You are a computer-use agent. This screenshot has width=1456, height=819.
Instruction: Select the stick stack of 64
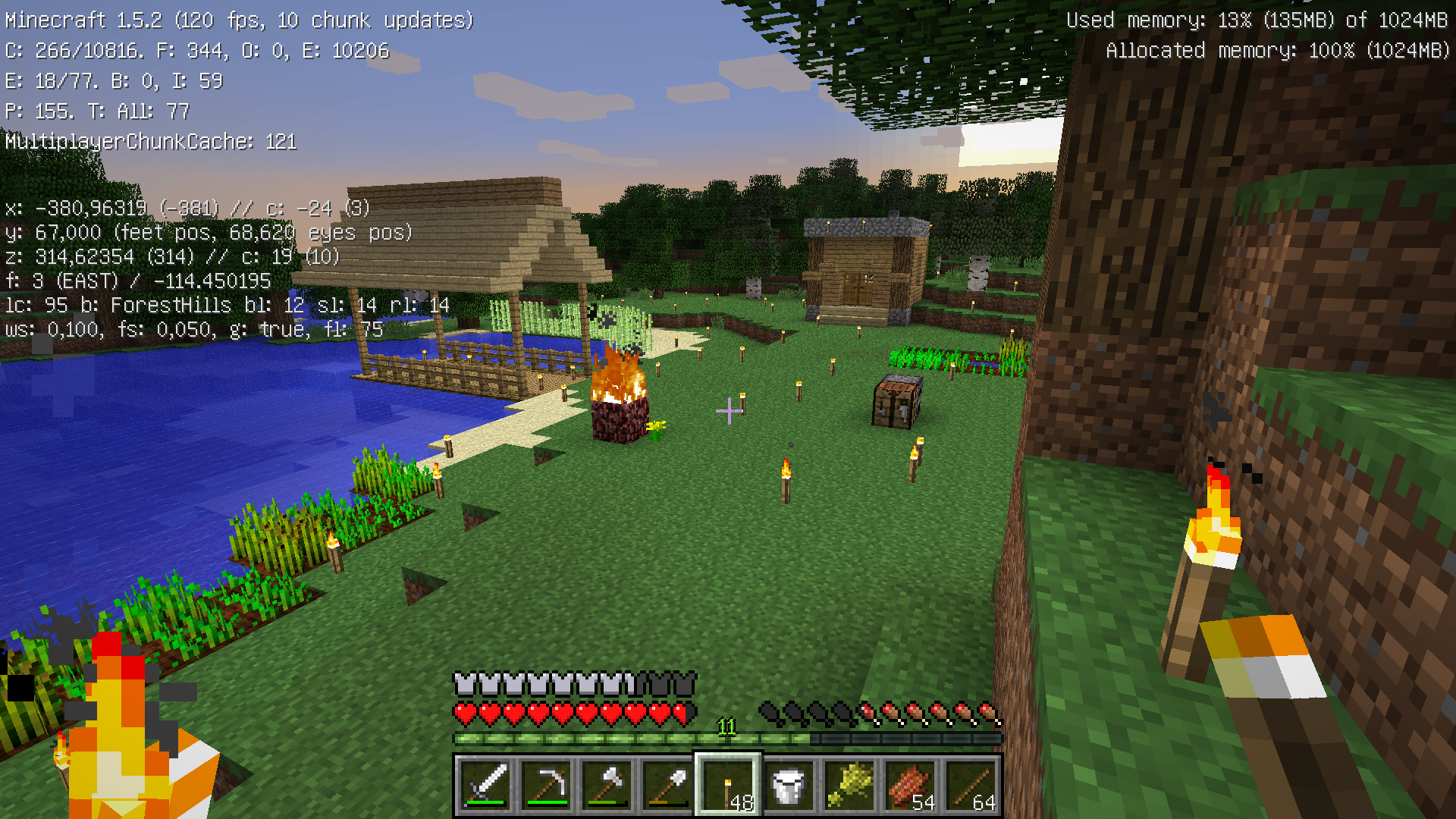pos(971,786)
